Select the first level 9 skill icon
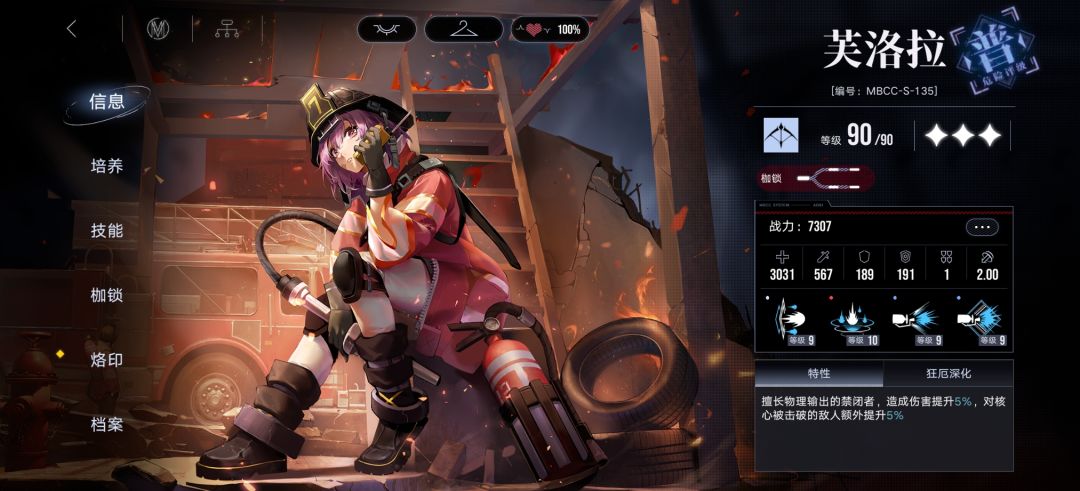 (792, 320)
